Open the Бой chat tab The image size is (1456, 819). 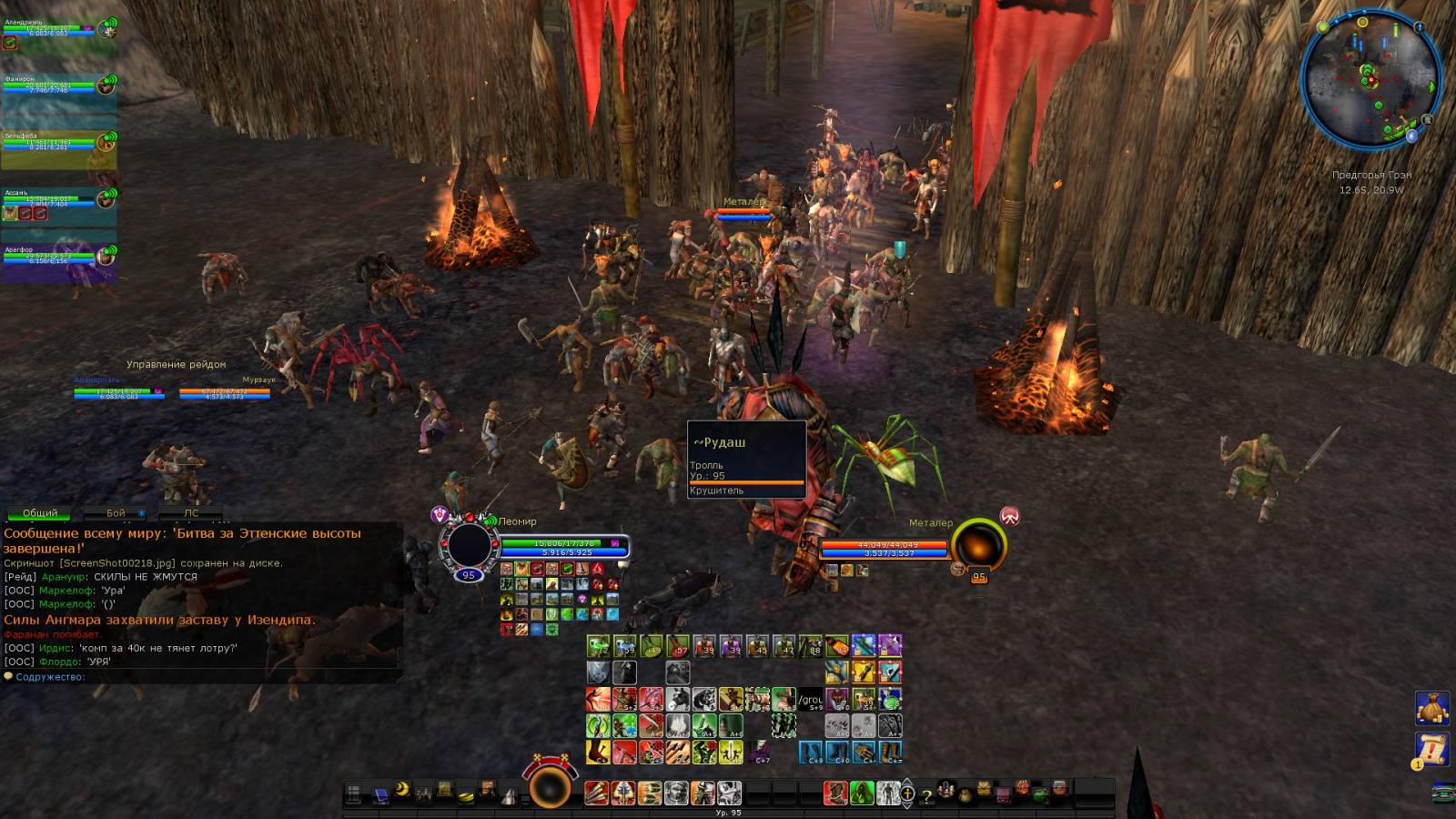coord(116,513)
